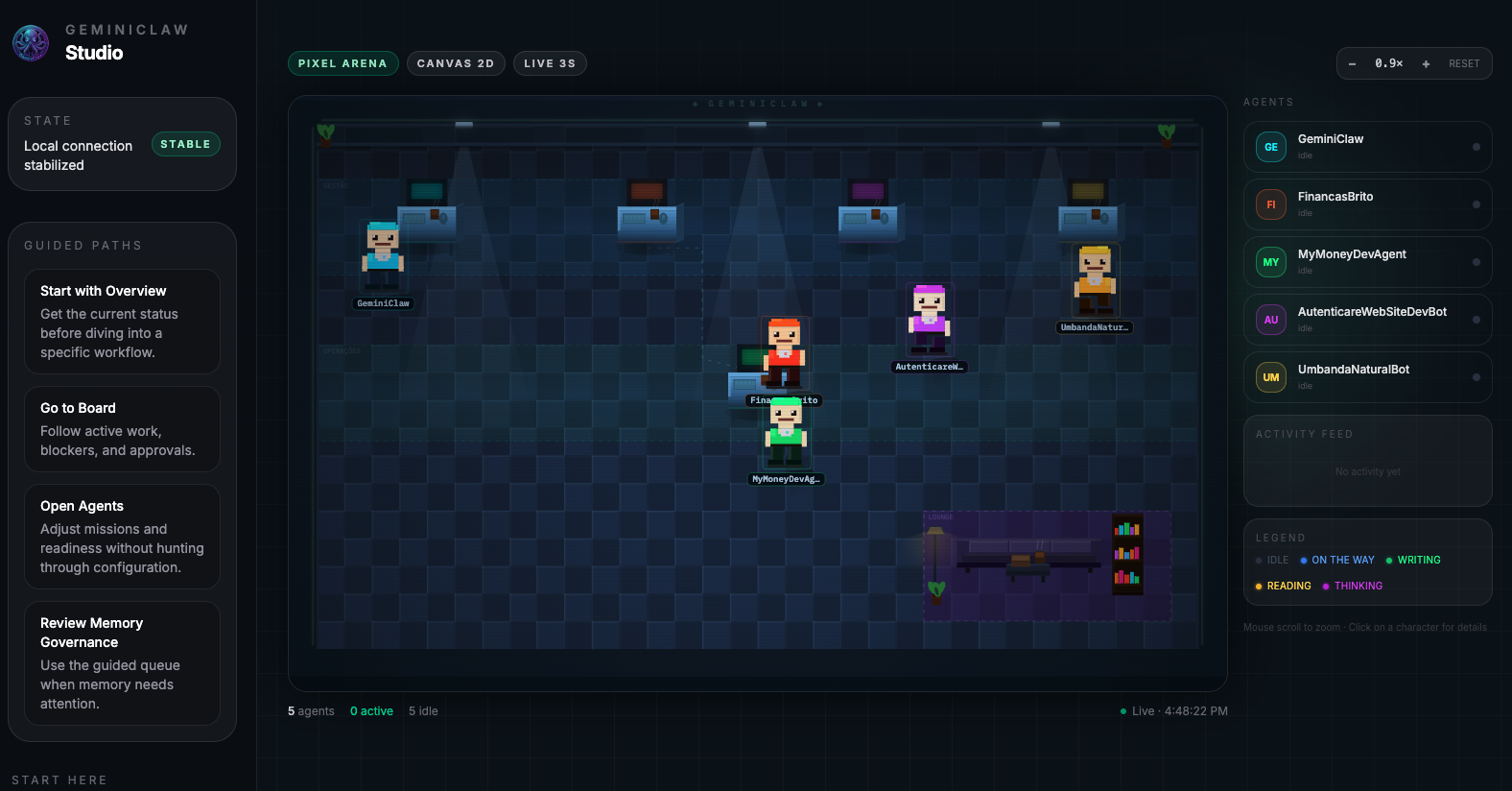Expand the Guided Paths section header
The image size is (1512, 791).
[x=83, y=246]
